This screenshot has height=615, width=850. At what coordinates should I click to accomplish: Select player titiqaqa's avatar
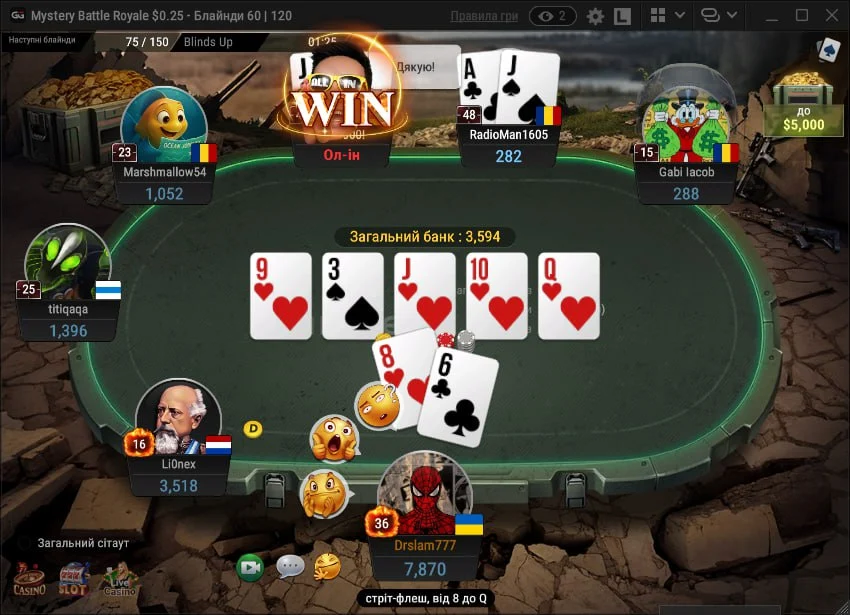[67, 263]
